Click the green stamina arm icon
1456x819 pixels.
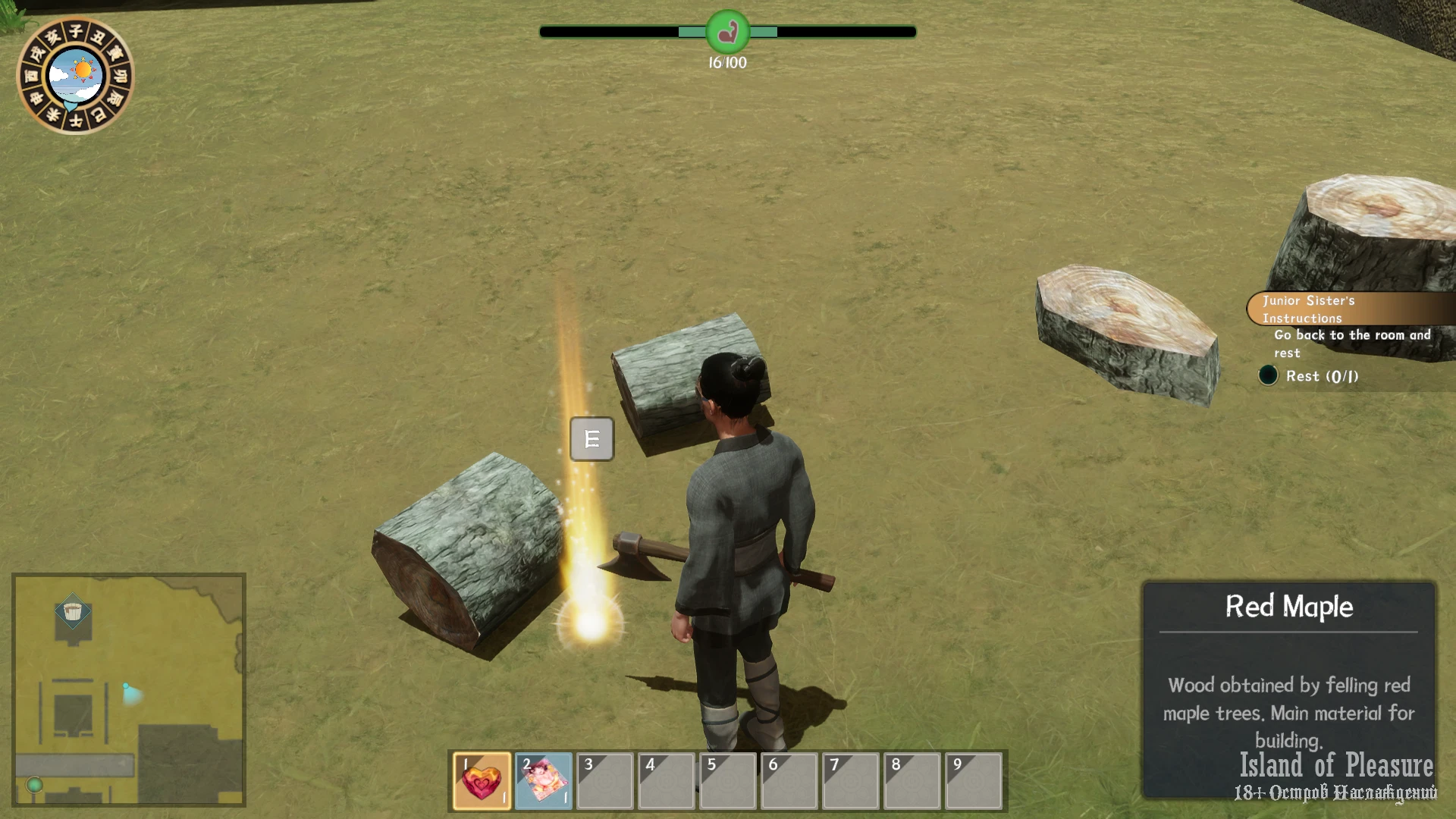727,32
